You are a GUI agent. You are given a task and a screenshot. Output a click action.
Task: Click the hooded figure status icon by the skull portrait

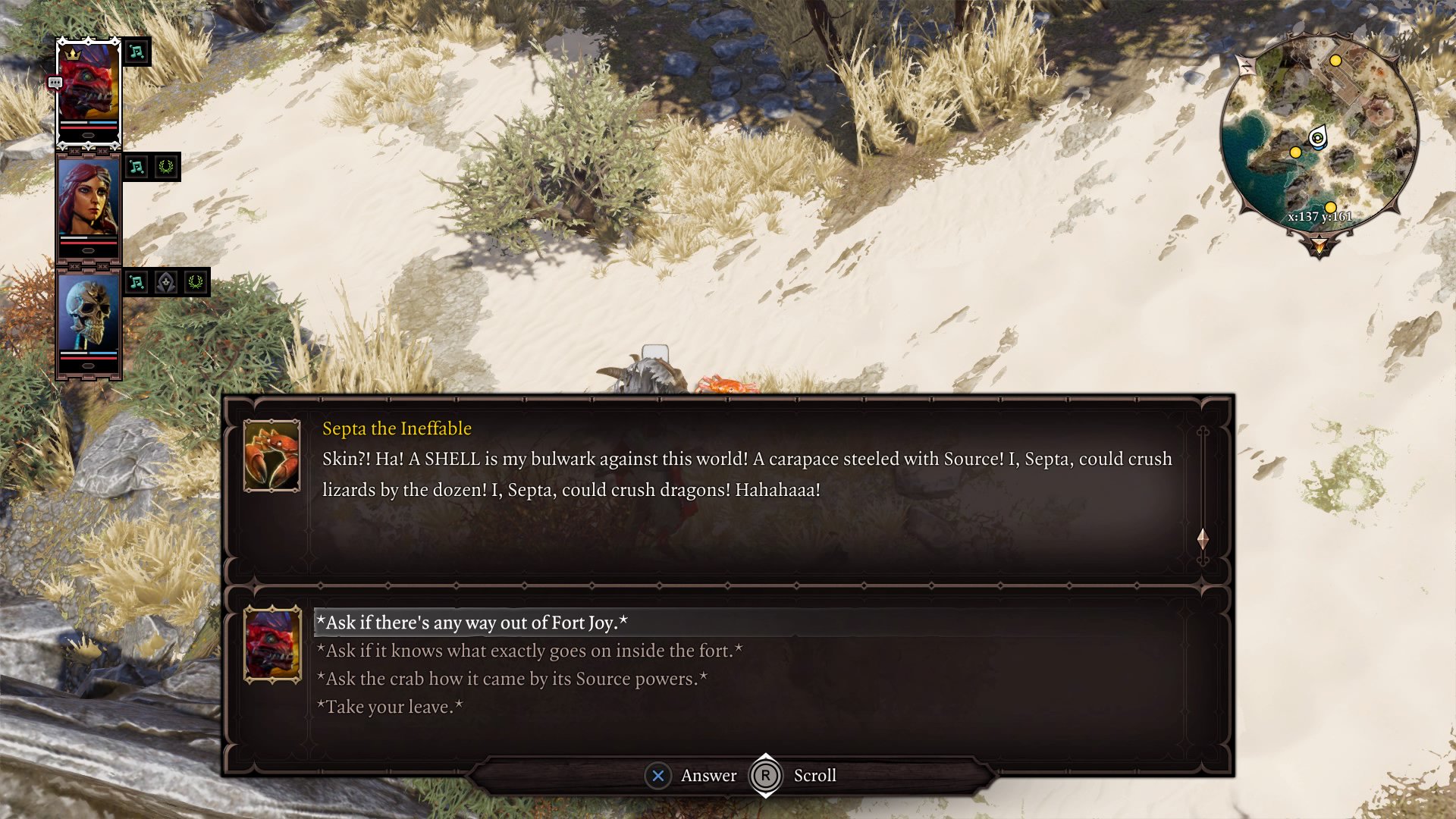tap(166, 282)
